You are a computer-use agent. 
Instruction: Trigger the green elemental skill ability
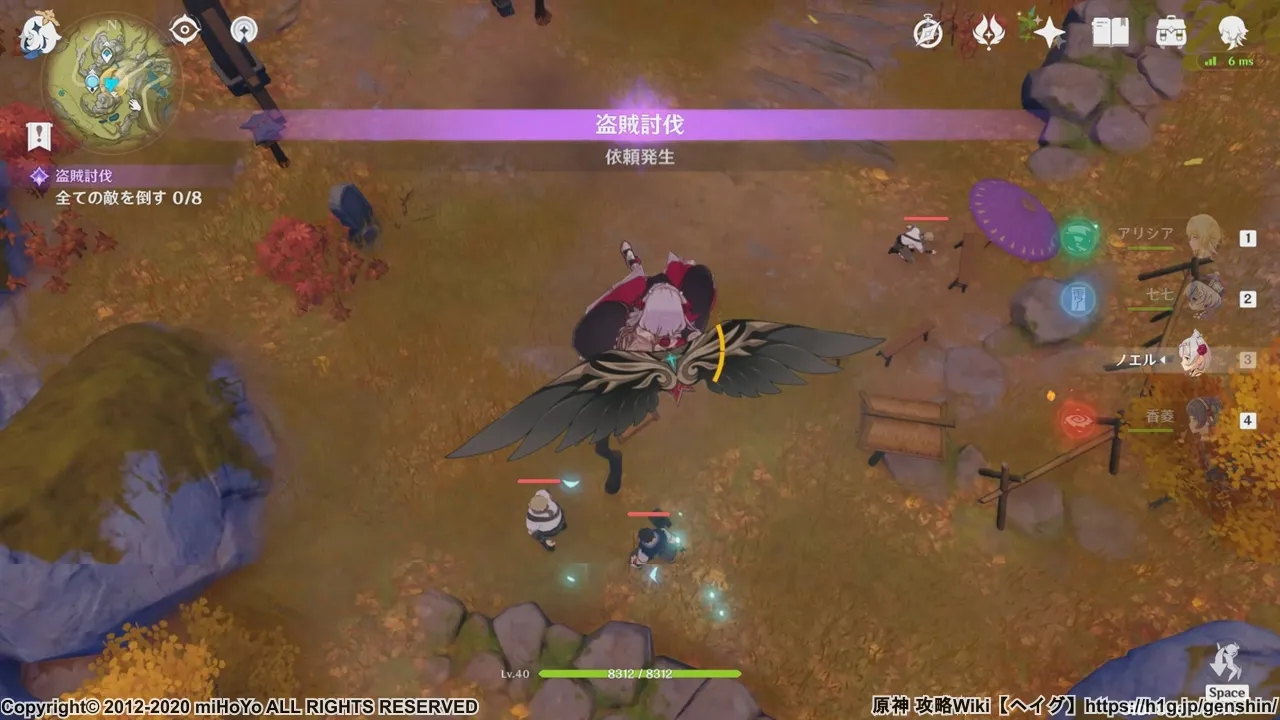pyautogui.click(x=1078, y=238)
